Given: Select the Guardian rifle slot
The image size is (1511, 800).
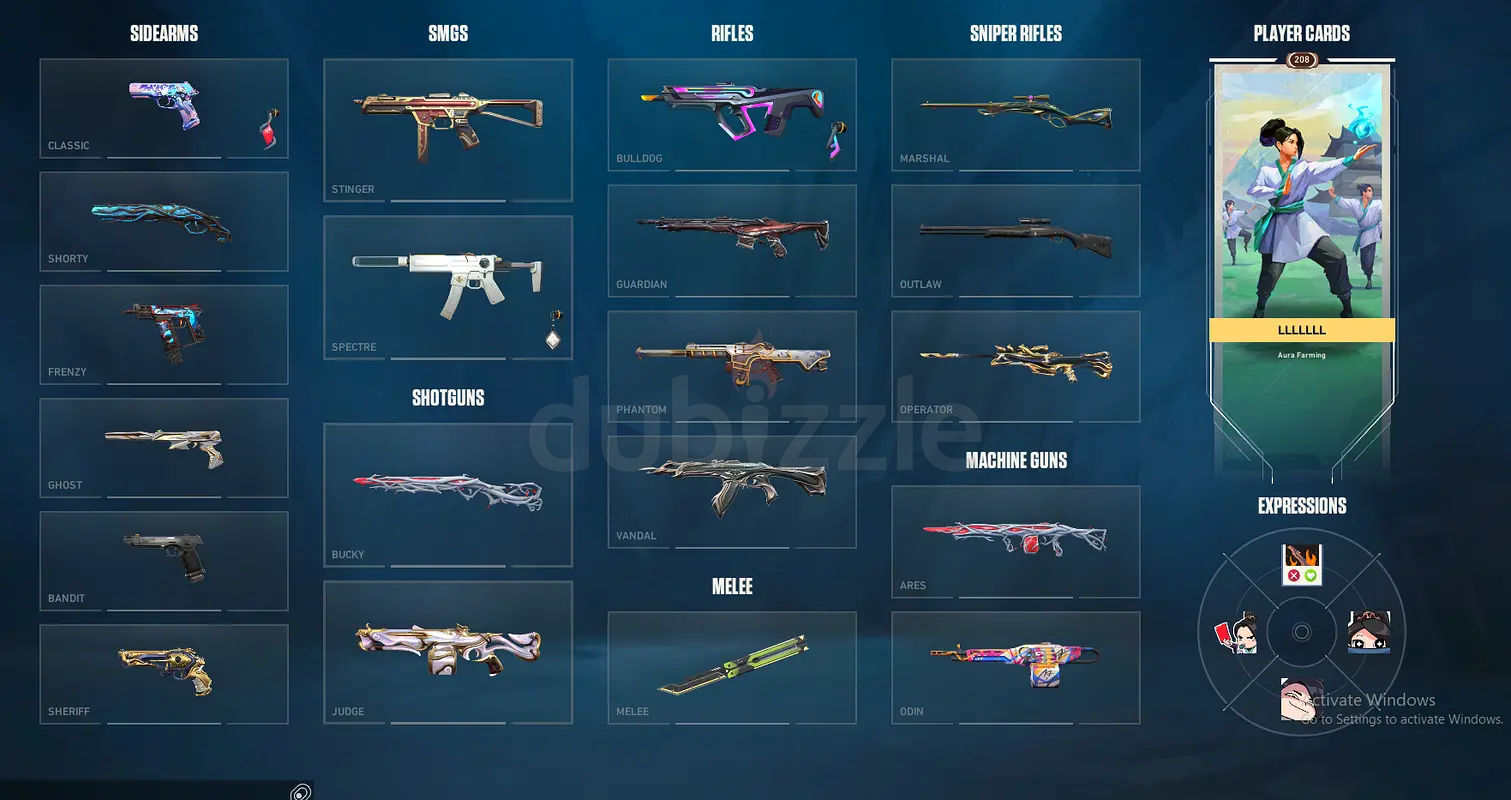Looking at the screenshot, I should tap(732, 240).
